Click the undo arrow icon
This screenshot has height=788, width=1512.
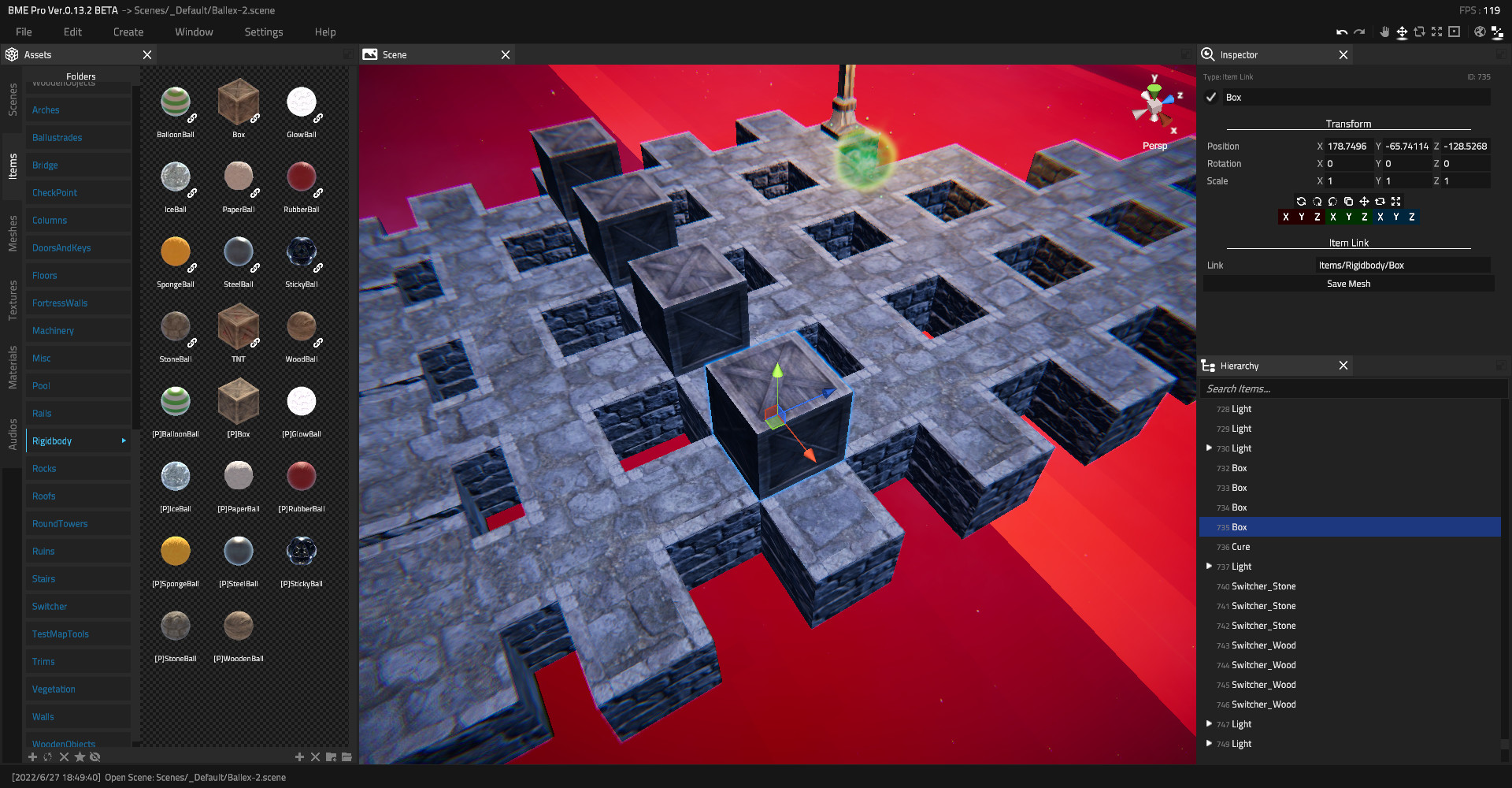[x=1341, y=32]
